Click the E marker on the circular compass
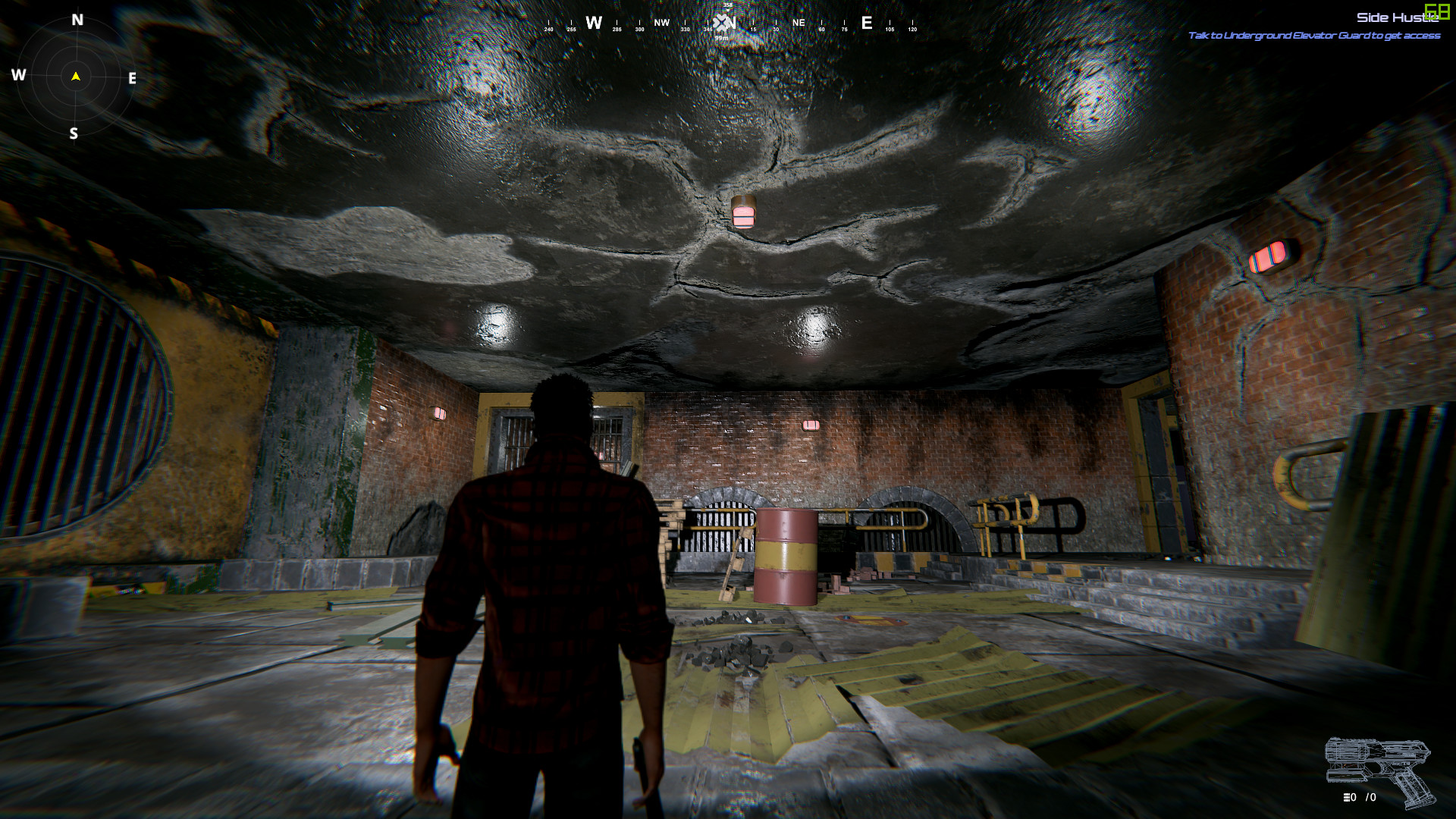 [x=133, y=76]
